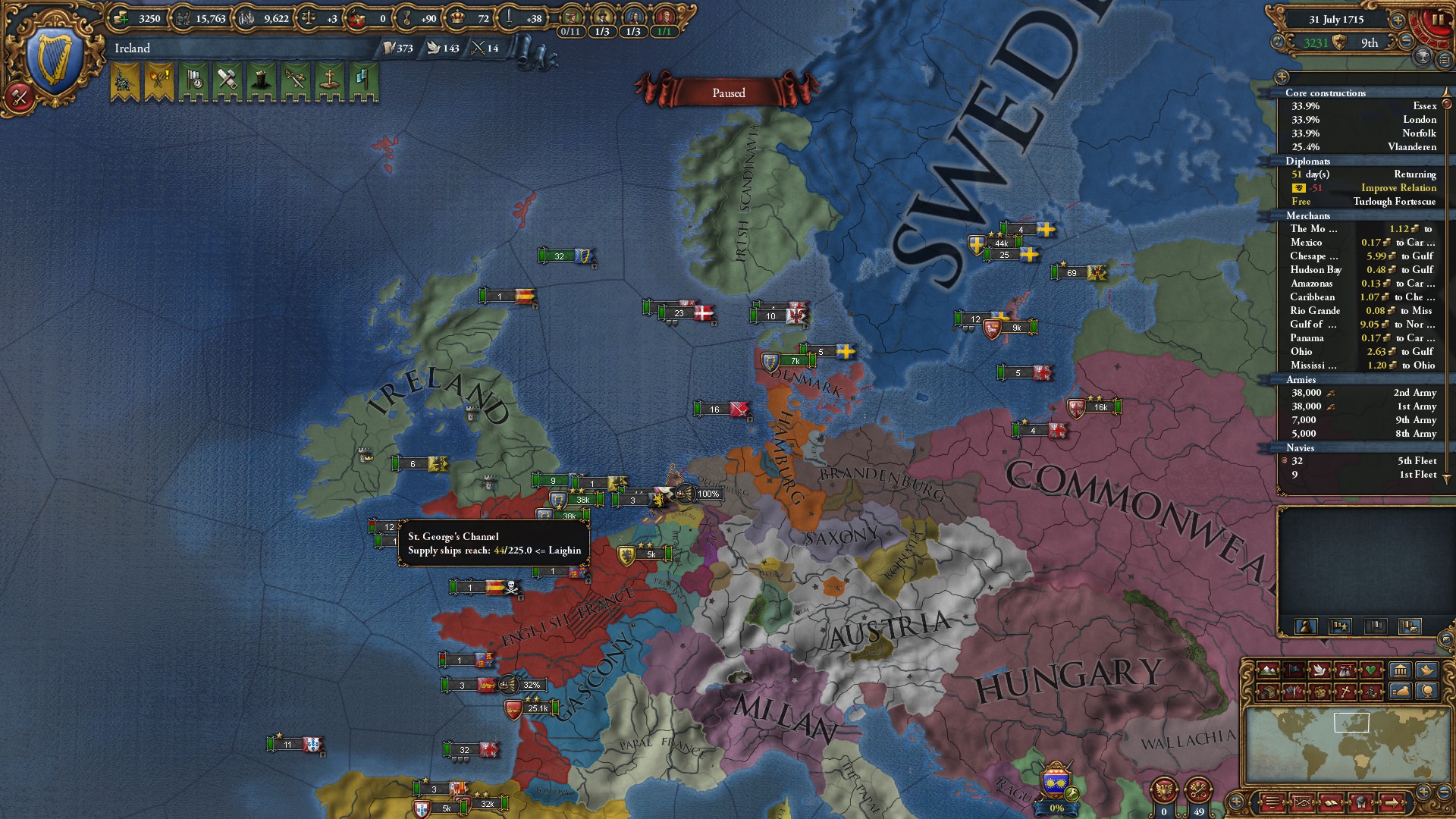Open the trade goods mapmode icon
1456x819 pixels.
[x=1320, y=692]
